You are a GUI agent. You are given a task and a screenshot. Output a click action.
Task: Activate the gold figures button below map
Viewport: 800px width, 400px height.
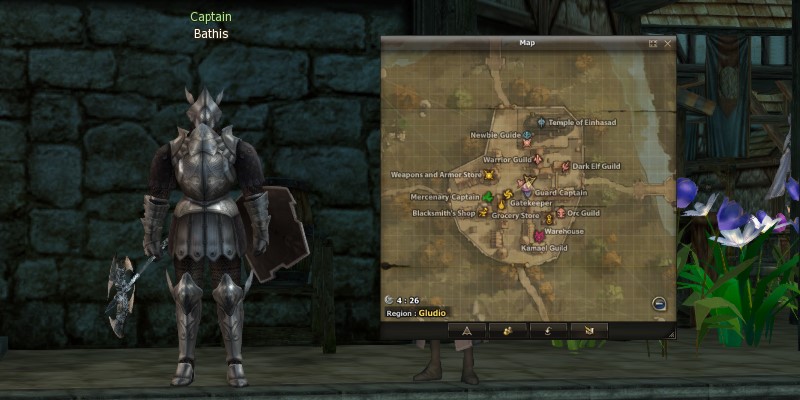[507, 329]
